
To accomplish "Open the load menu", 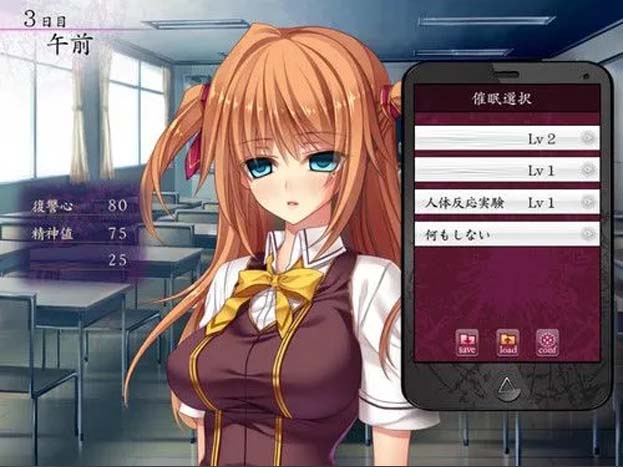I will pyautogui.click(x=507, y=342).
